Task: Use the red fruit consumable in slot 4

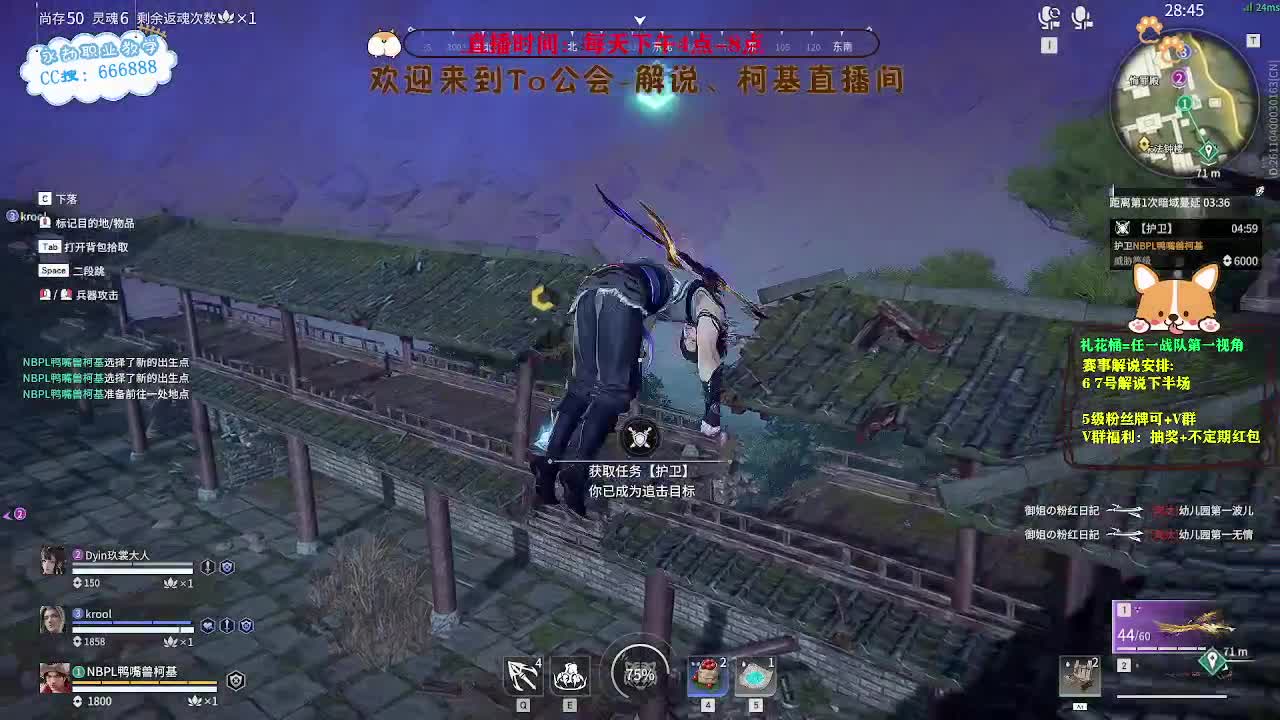Action: tap(707, 676)
